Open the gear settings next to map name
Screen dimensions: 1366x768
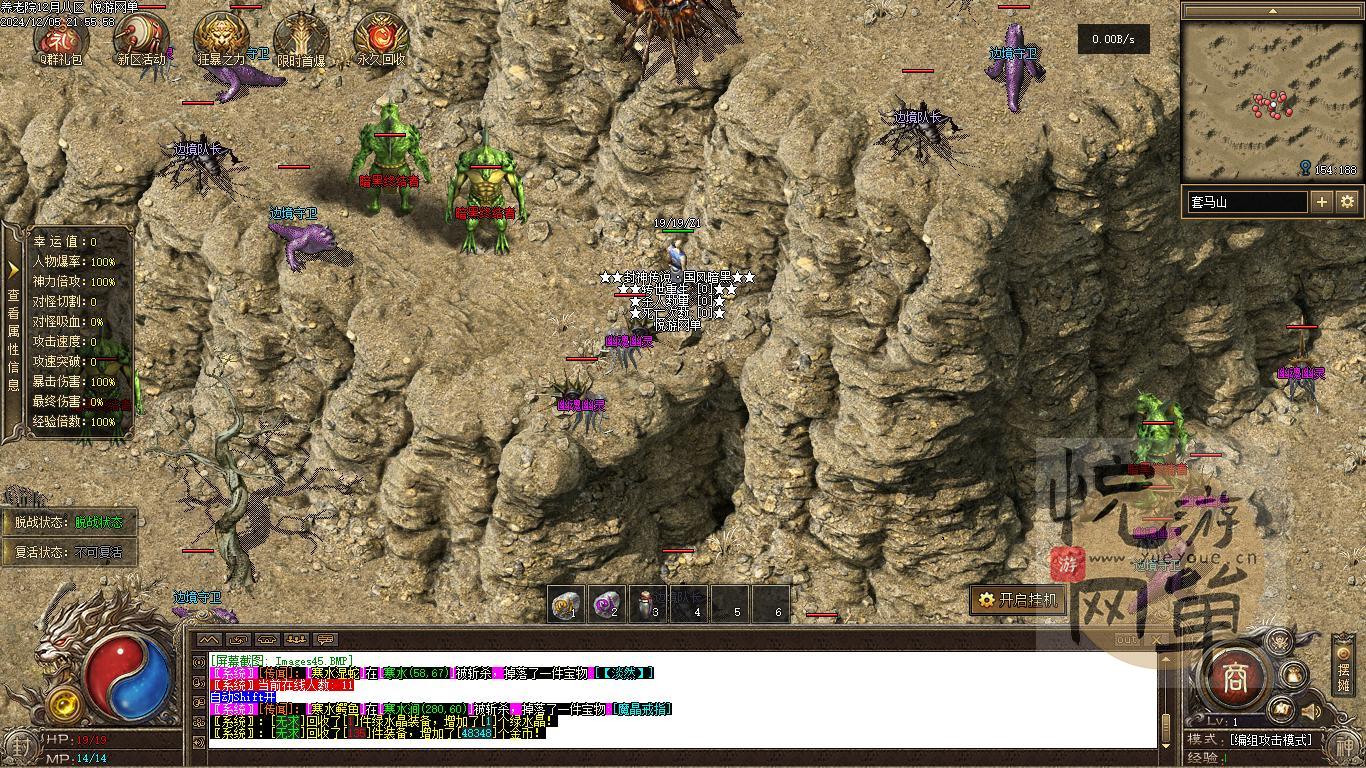(x=1347, y=202)
